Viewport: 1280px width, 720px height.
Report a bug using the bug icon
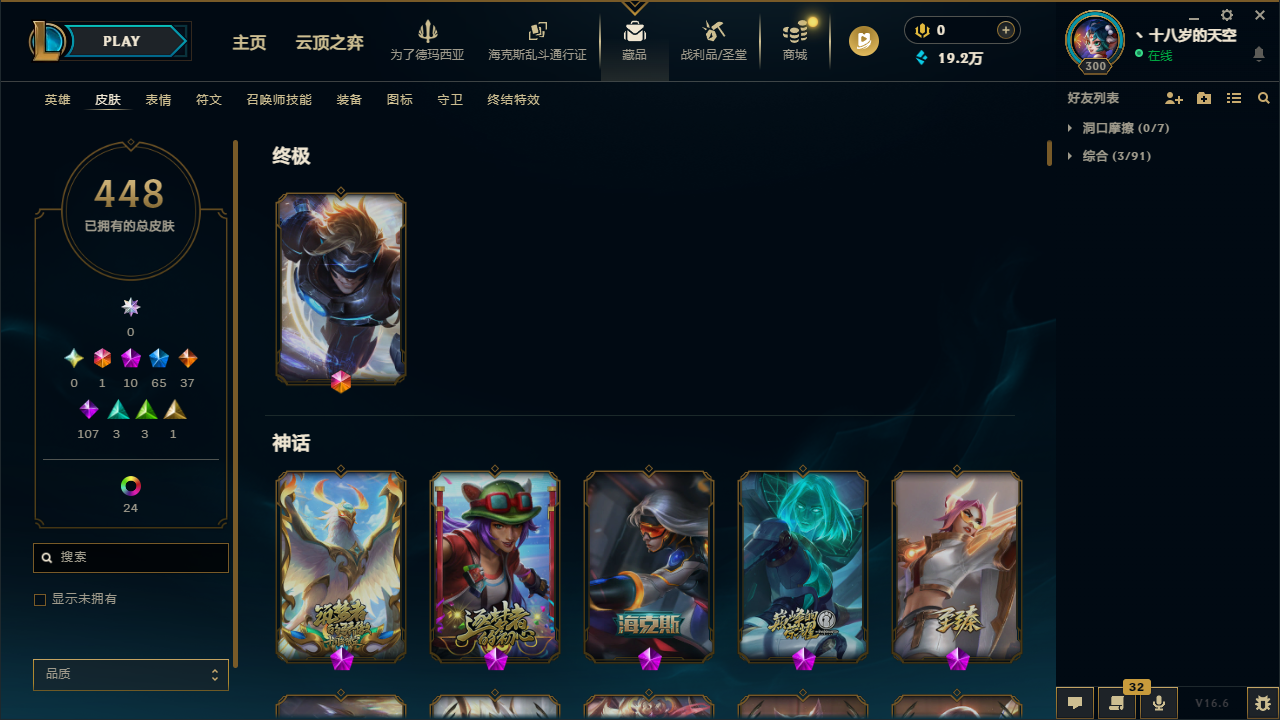(x=1262, y=703)
